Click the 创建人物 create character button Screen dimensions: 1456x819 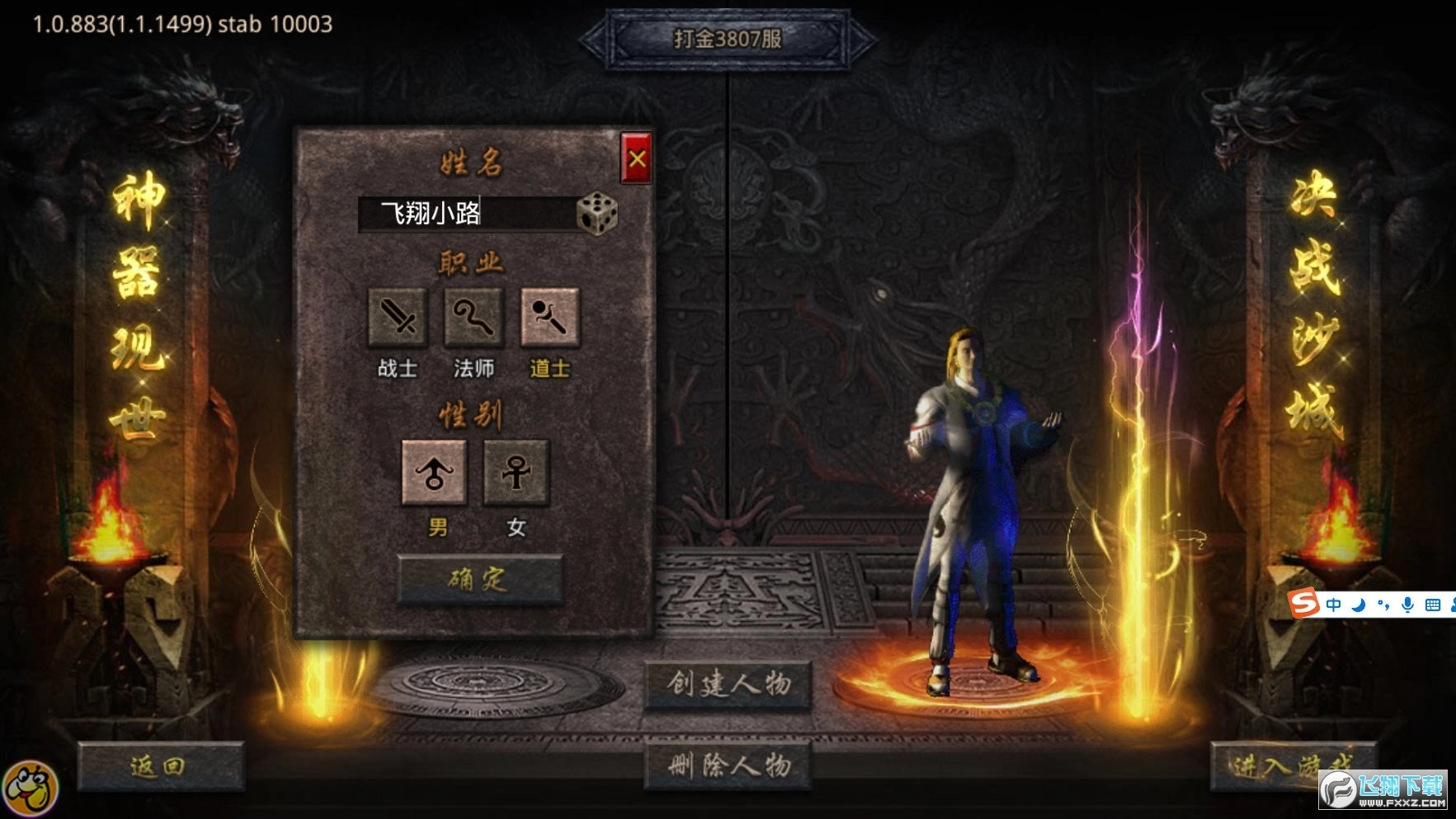727,685
